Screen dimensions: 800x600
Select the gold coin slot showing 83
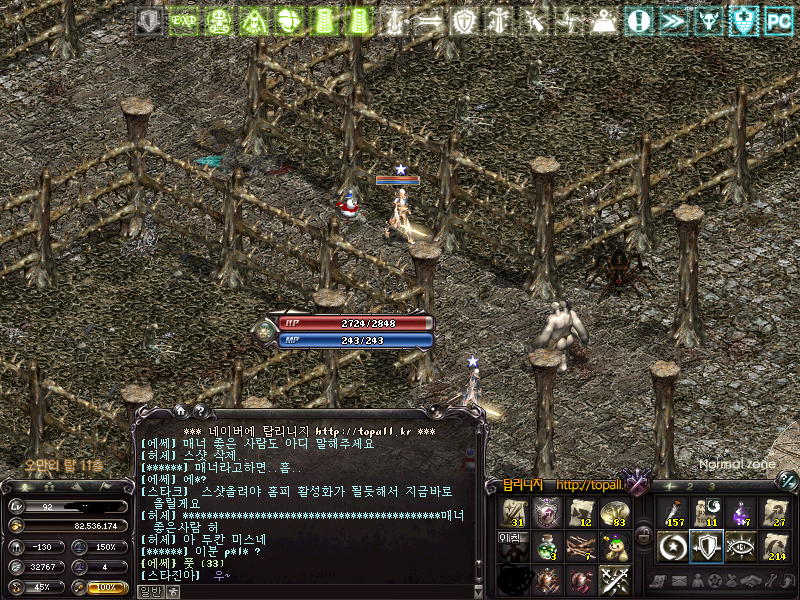pyautogui.click(x=612, y=513)
